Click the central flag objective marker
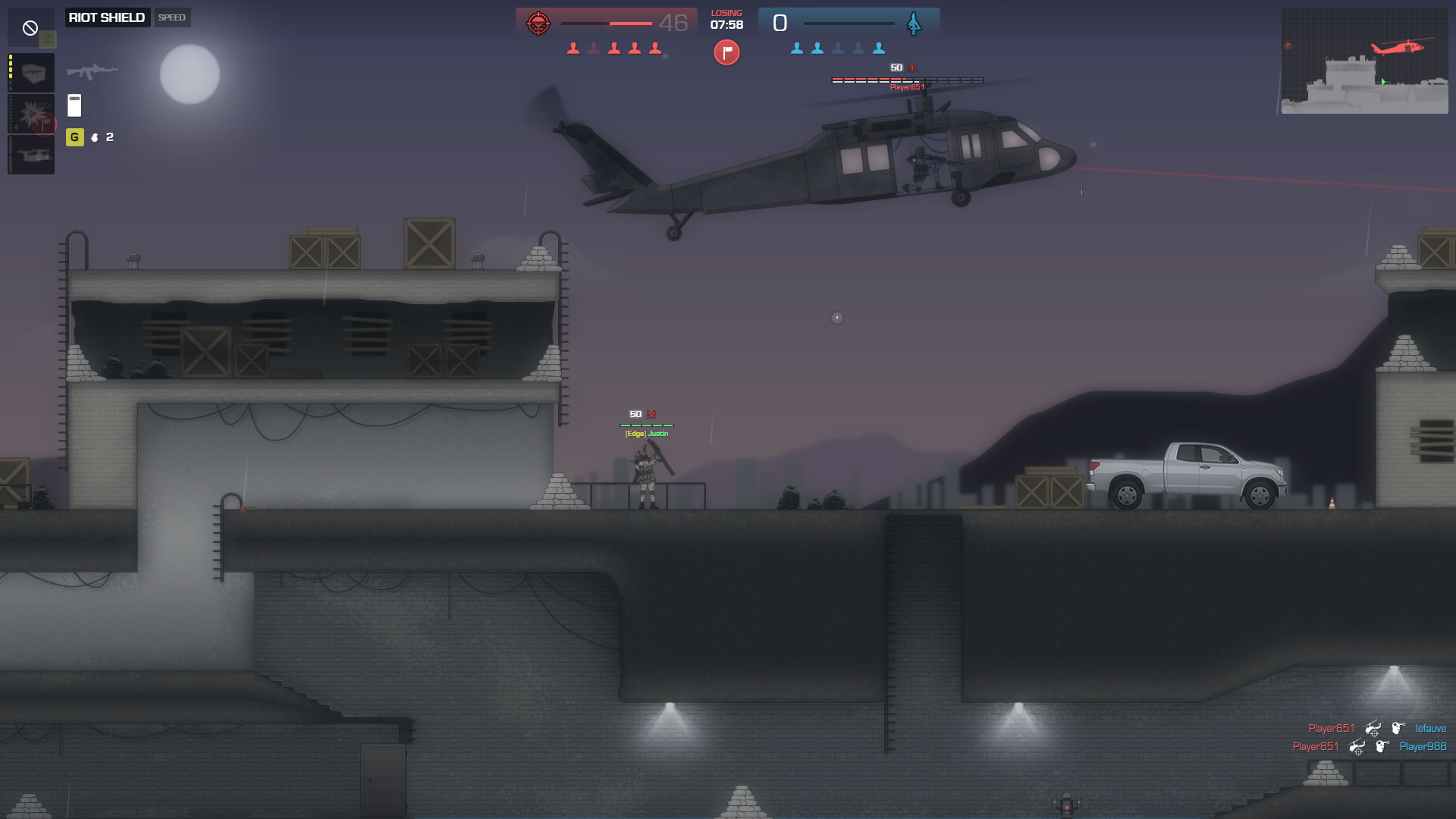The width and height of the screenshot is (1456, 819). point(726,52)
